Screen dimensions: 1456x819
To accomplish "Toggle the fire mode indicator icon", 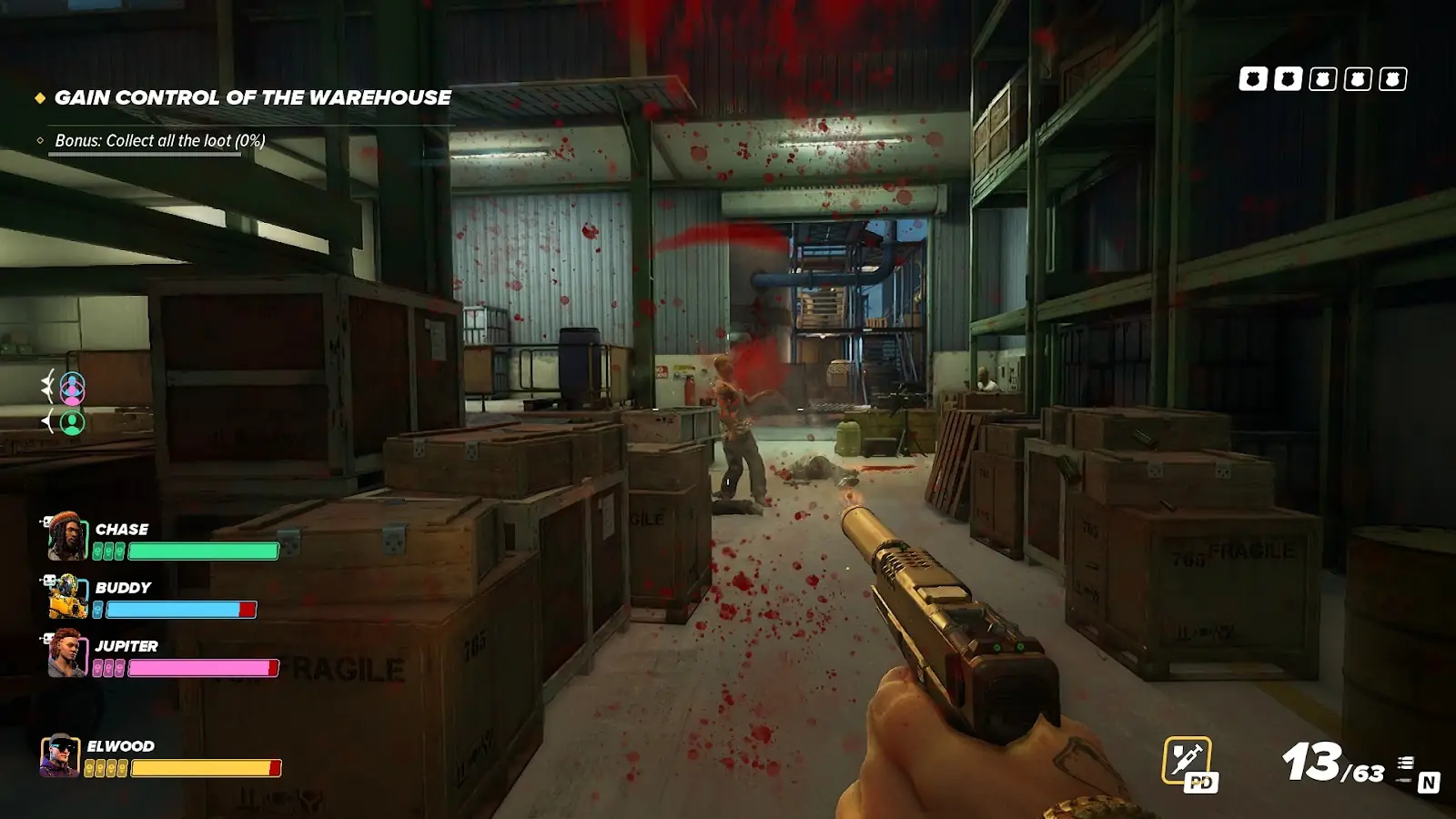I will tap(1406, 768).
